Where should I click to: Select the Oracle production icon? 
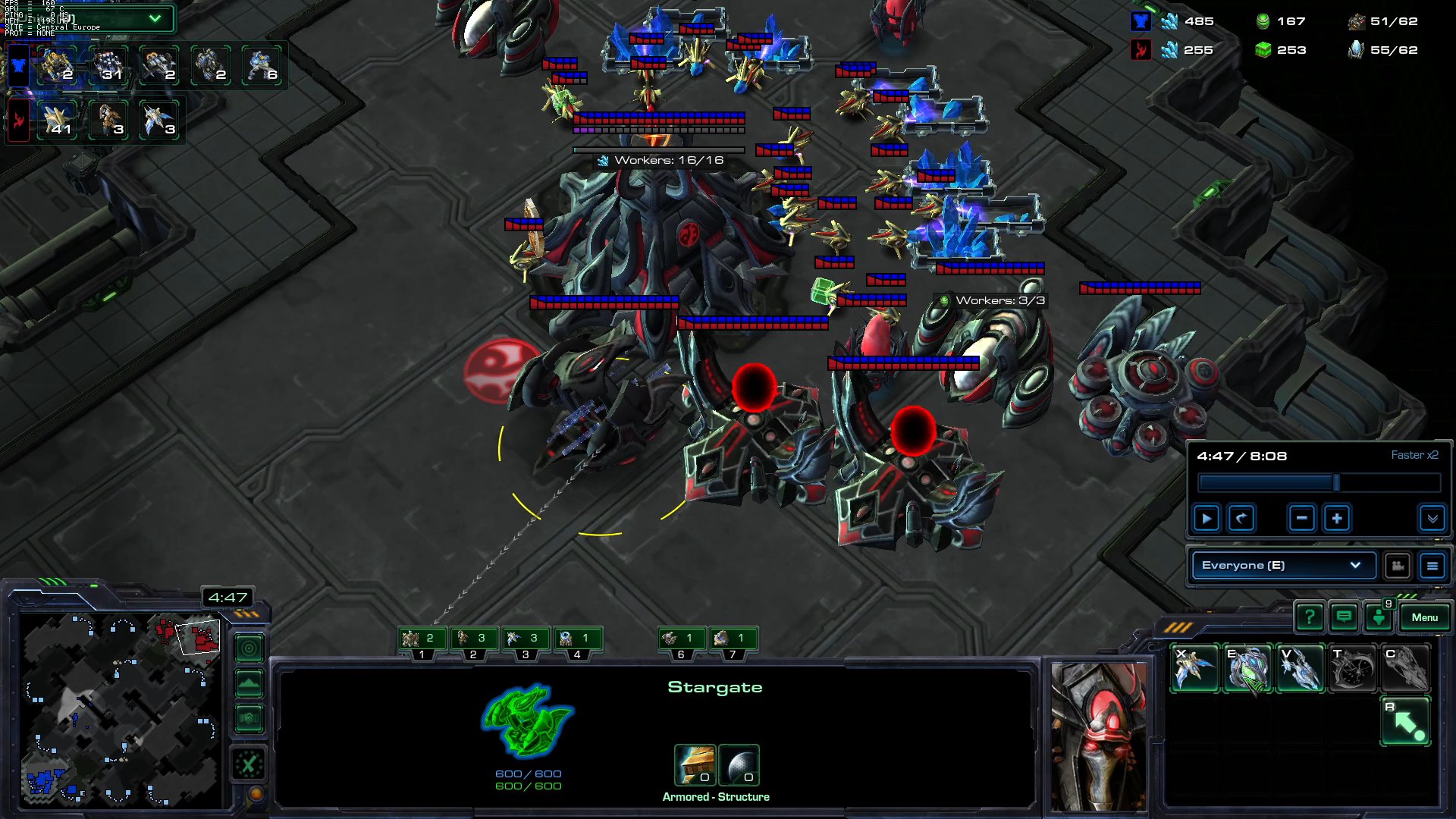point(1247,667)
